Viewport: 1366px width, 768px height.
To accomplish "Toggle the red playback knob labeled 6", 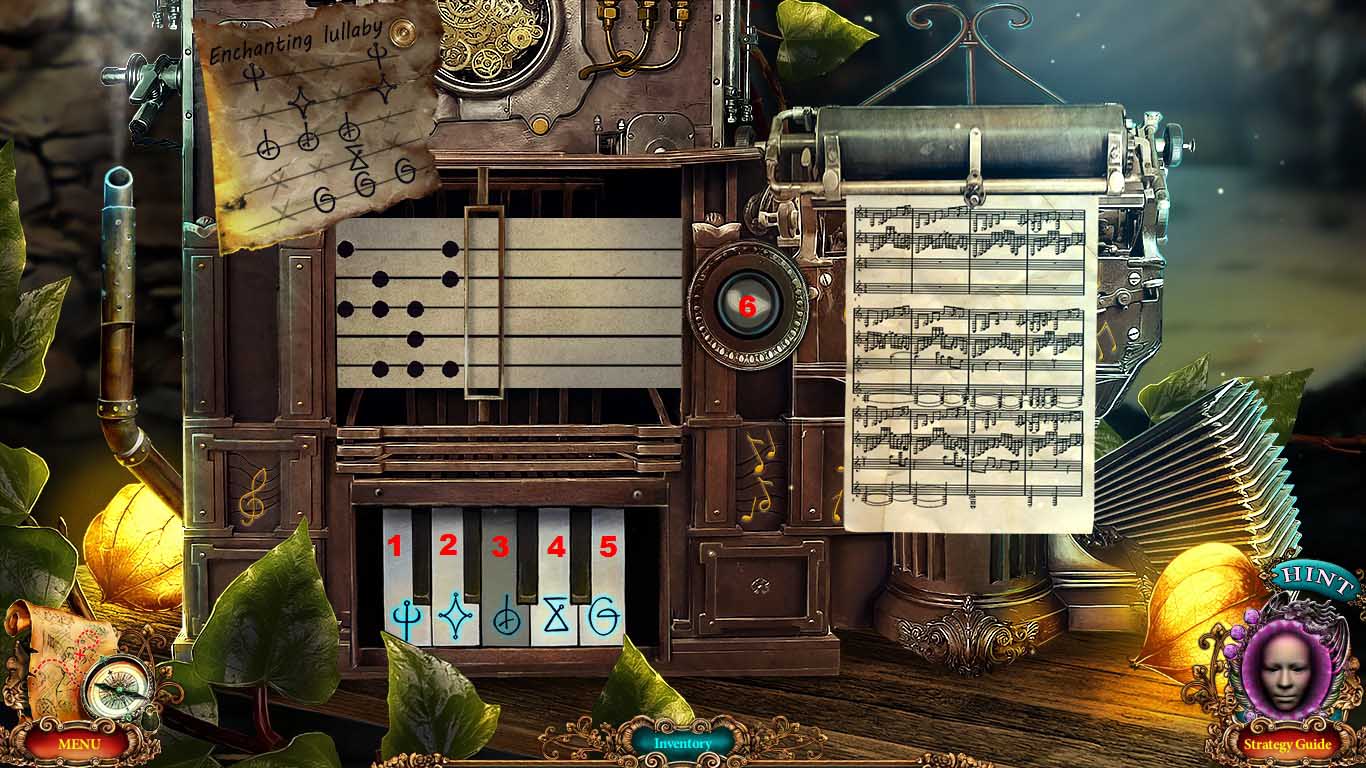I will [748, 307].
